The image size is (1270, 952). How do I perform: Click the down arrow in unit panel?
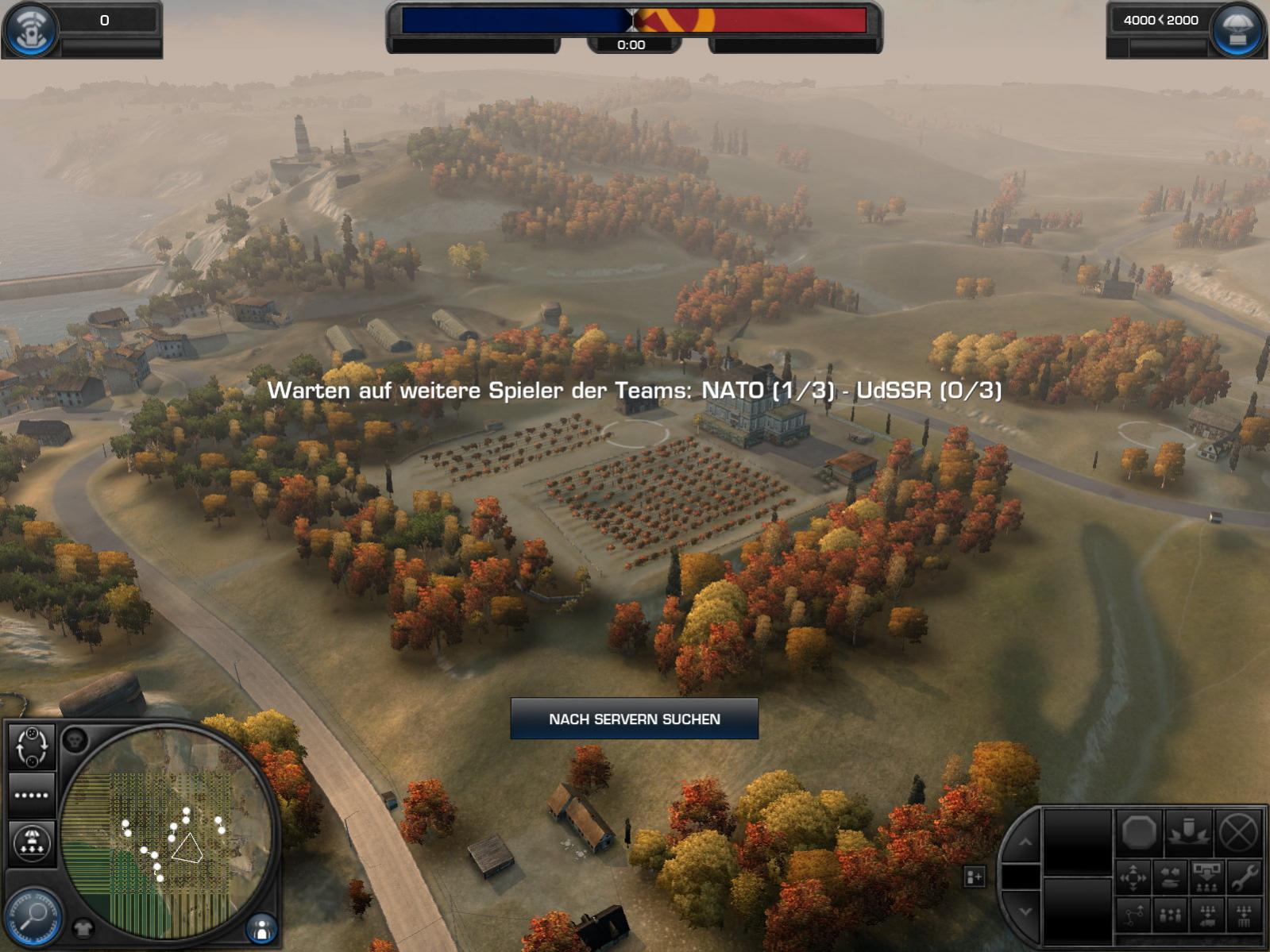click(1025, 912)
